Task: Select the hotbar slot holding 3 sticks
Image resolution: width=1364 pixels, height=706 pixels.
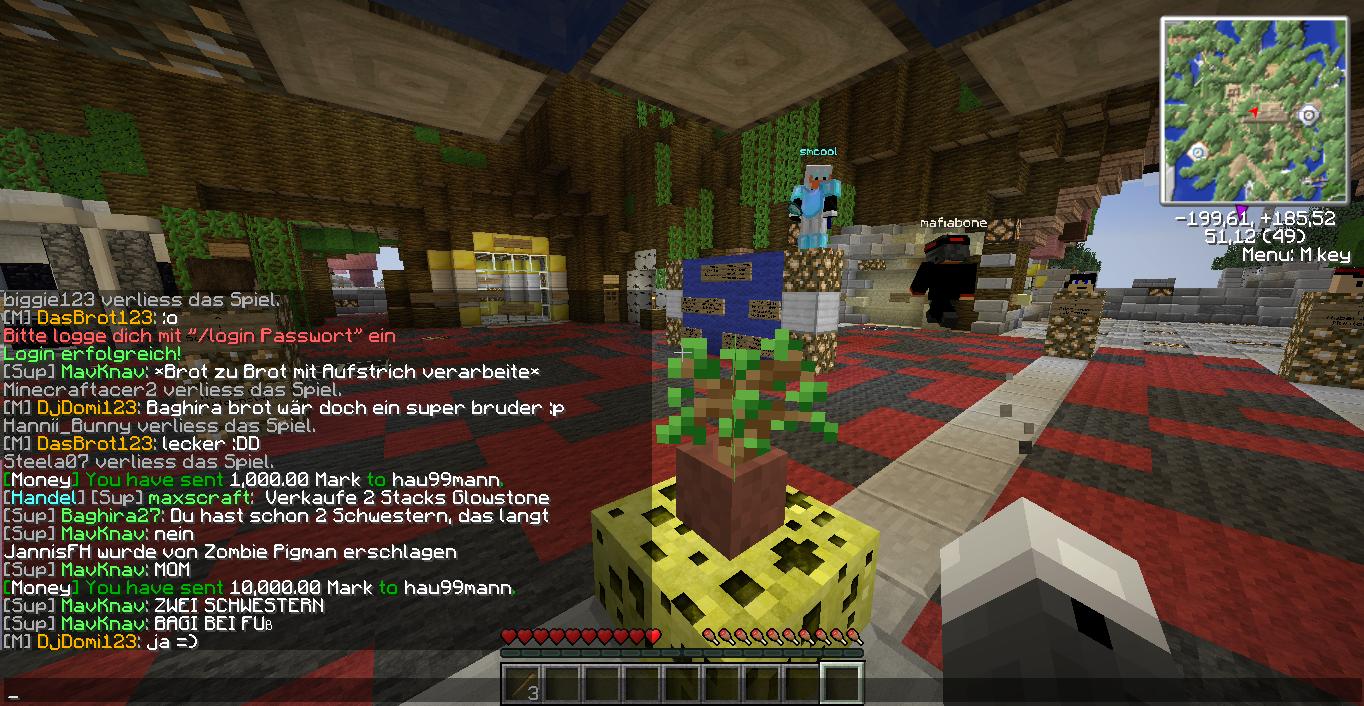Action: click(x=522, y=684)
